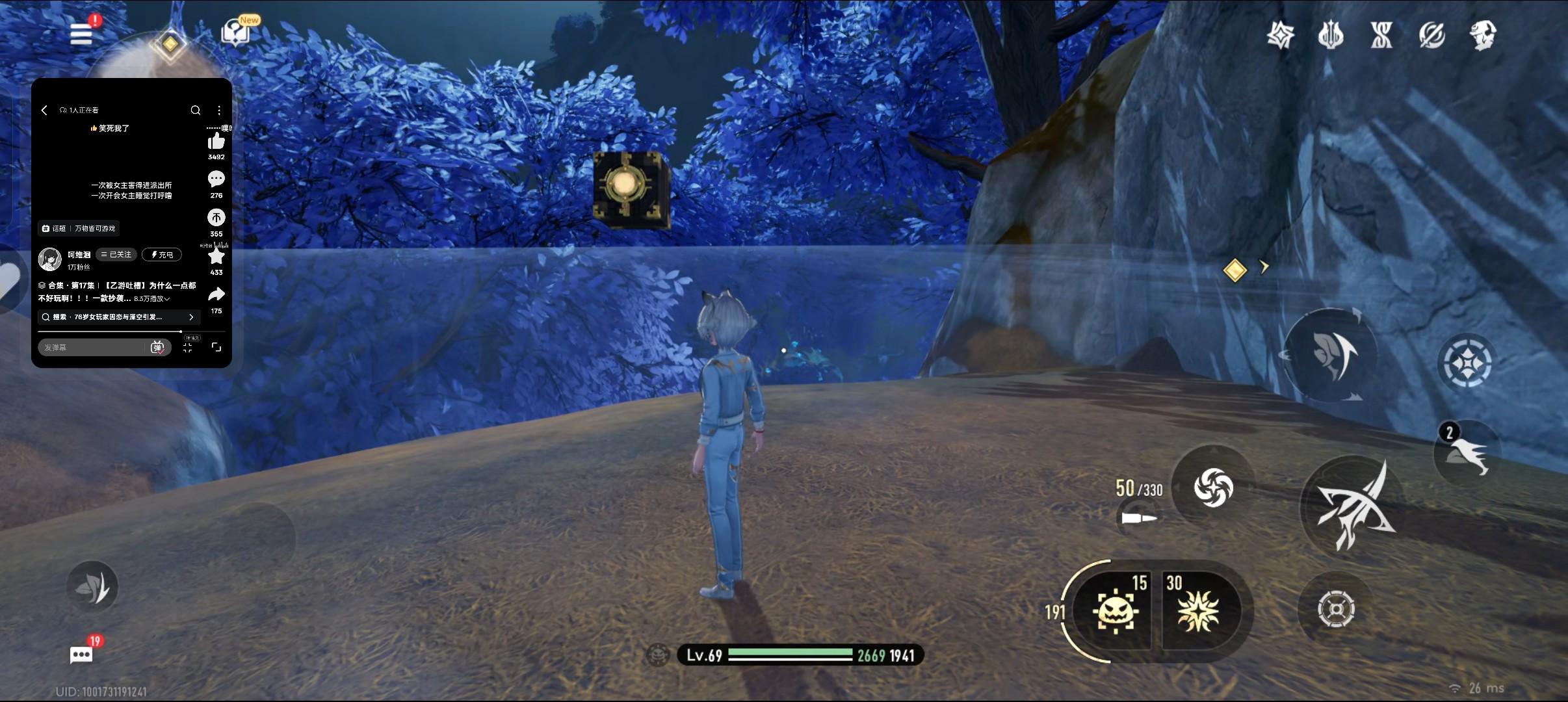The height and width of the screenshot is (702, 1568).
Task: Open the video overlay's share button
Action: [216, 295]
